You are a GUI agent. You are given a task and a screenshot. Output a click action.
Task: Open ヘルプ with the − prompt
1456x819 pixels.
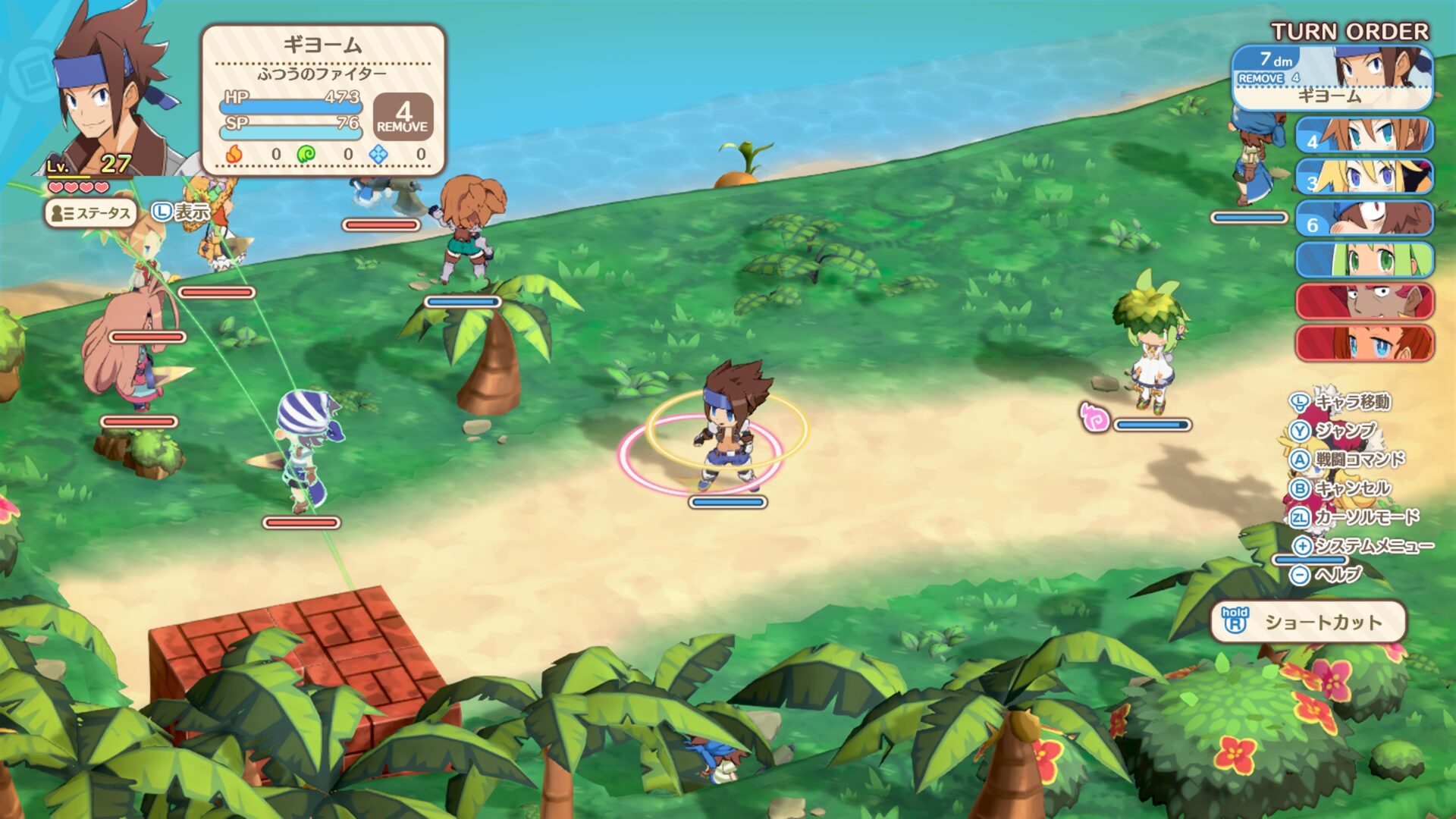coord(1301,574)
